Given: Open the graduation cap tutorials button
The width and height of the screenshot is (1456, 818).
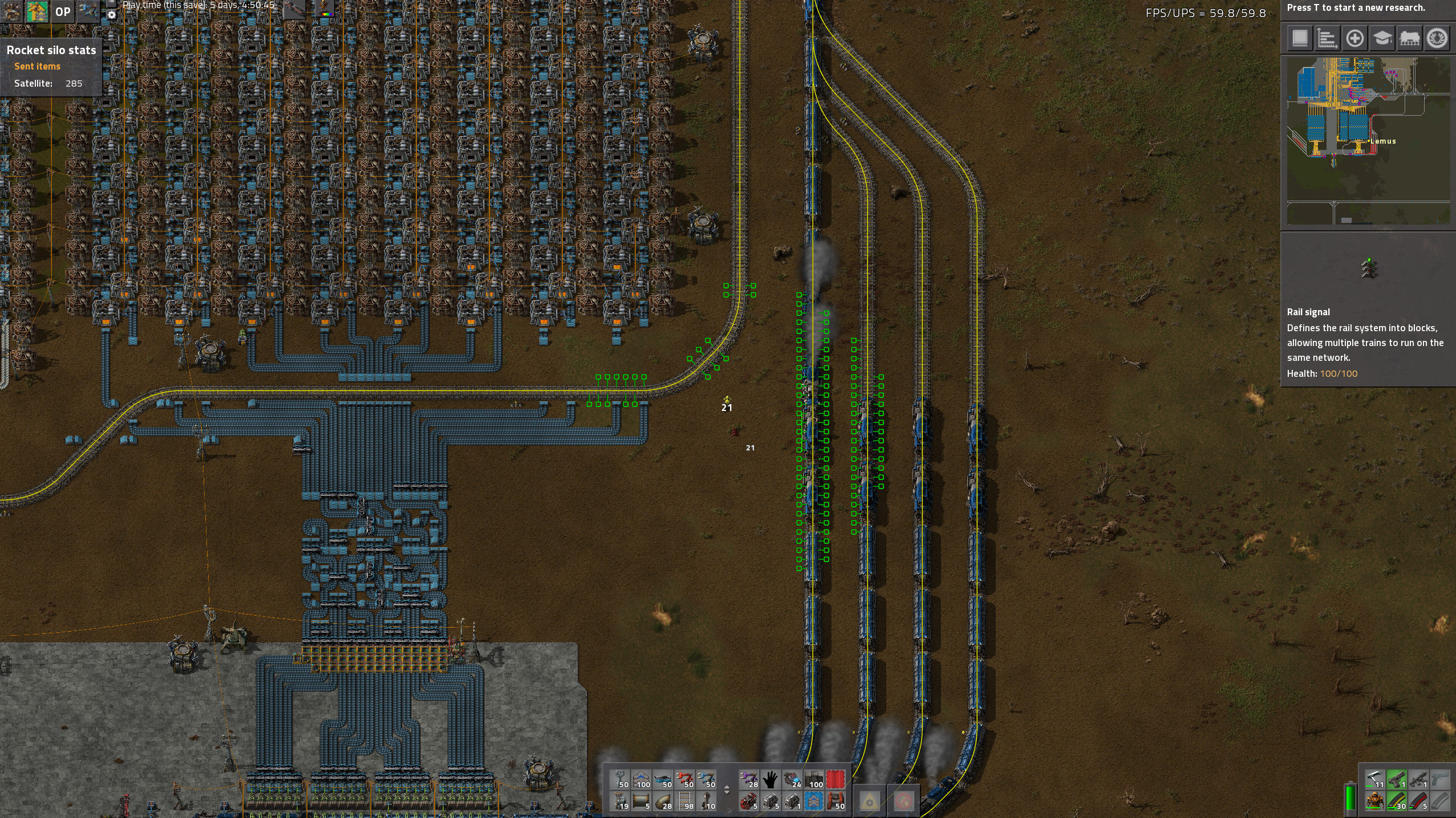Looking at the screenshot, I should click(1382, 39).
